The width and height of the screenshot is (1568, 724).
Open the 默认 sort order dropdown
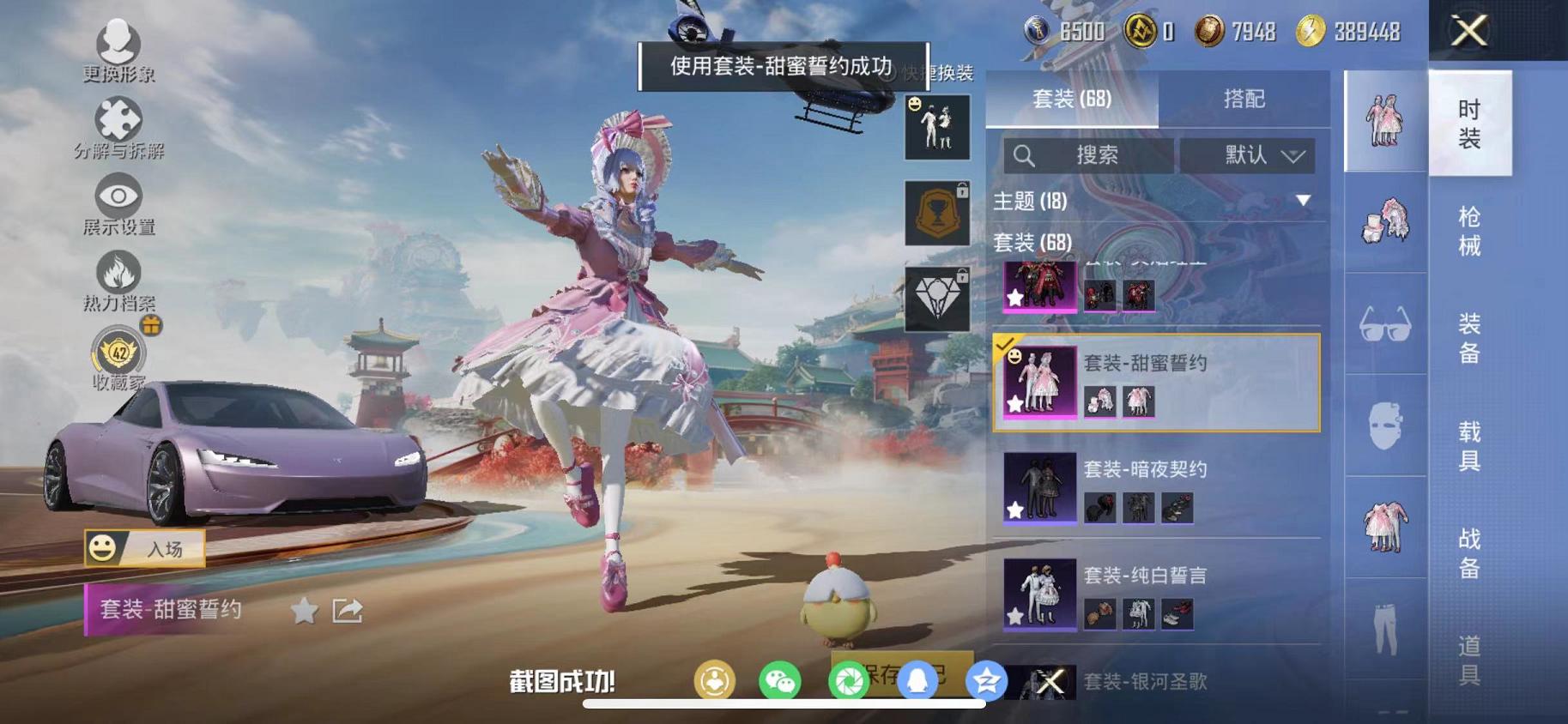click(x=1250, y=156)
